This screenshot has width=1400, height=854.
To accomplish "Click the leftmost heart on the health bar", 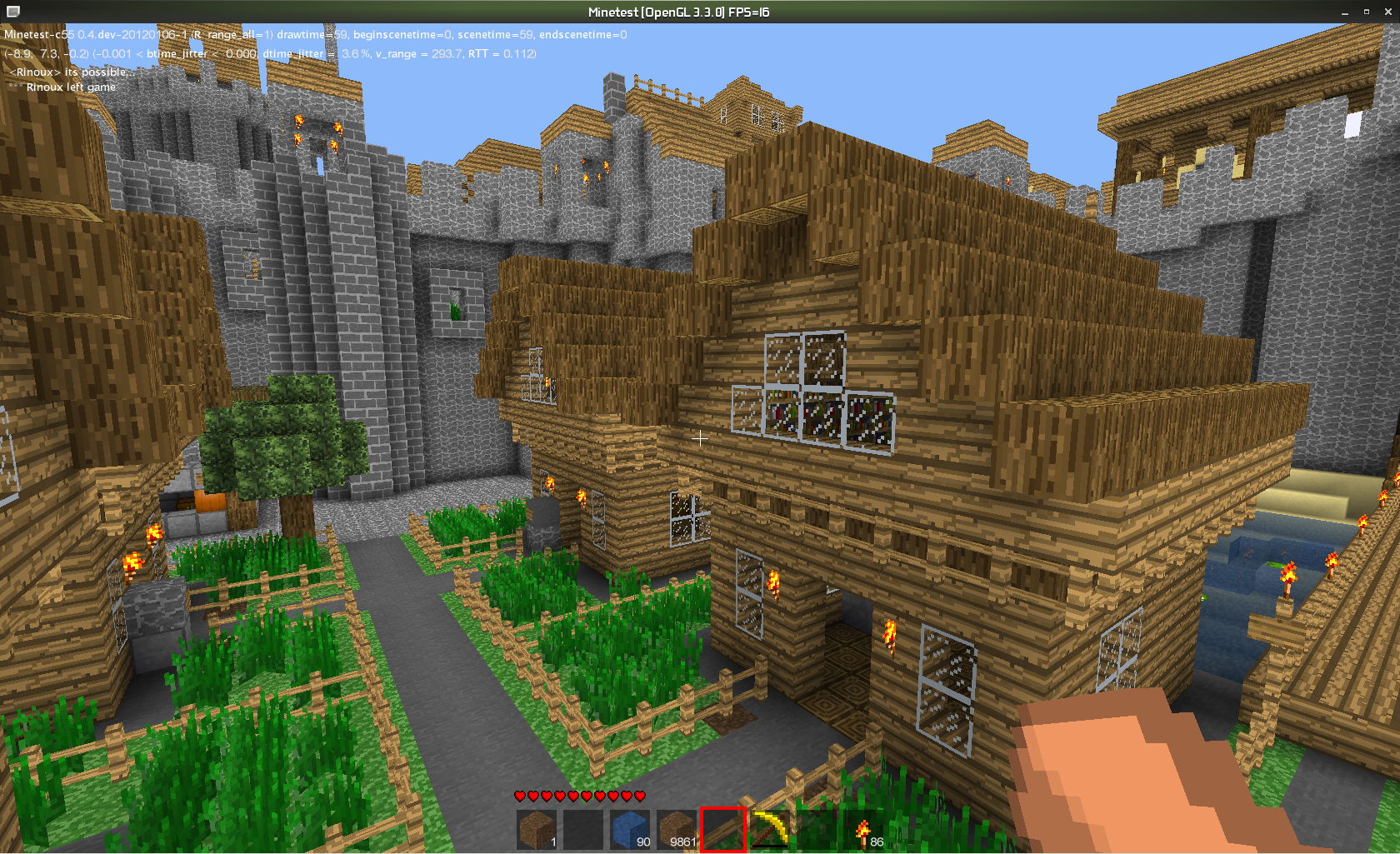I will click(x=518, y=797).
